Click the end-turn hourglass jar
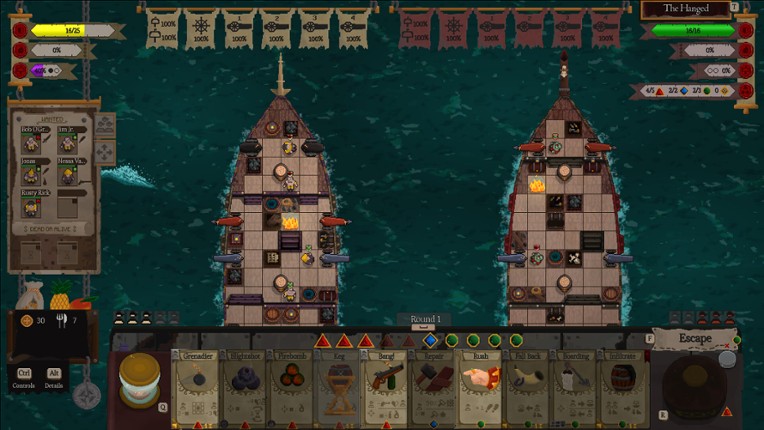The image size is (764, 430). [140, 378]
